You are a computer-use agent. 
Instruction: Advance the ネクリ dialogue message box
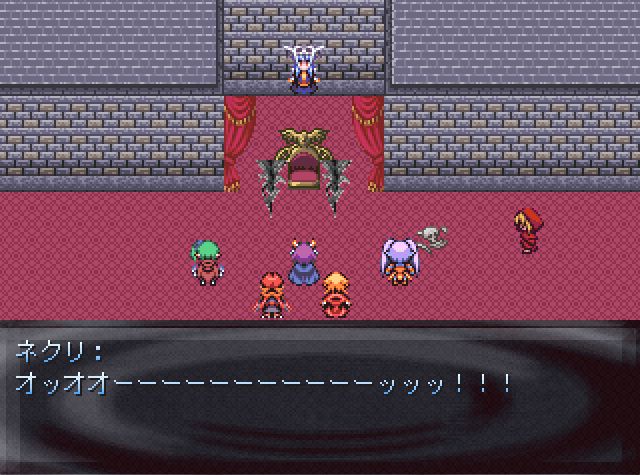click(320, 396)
